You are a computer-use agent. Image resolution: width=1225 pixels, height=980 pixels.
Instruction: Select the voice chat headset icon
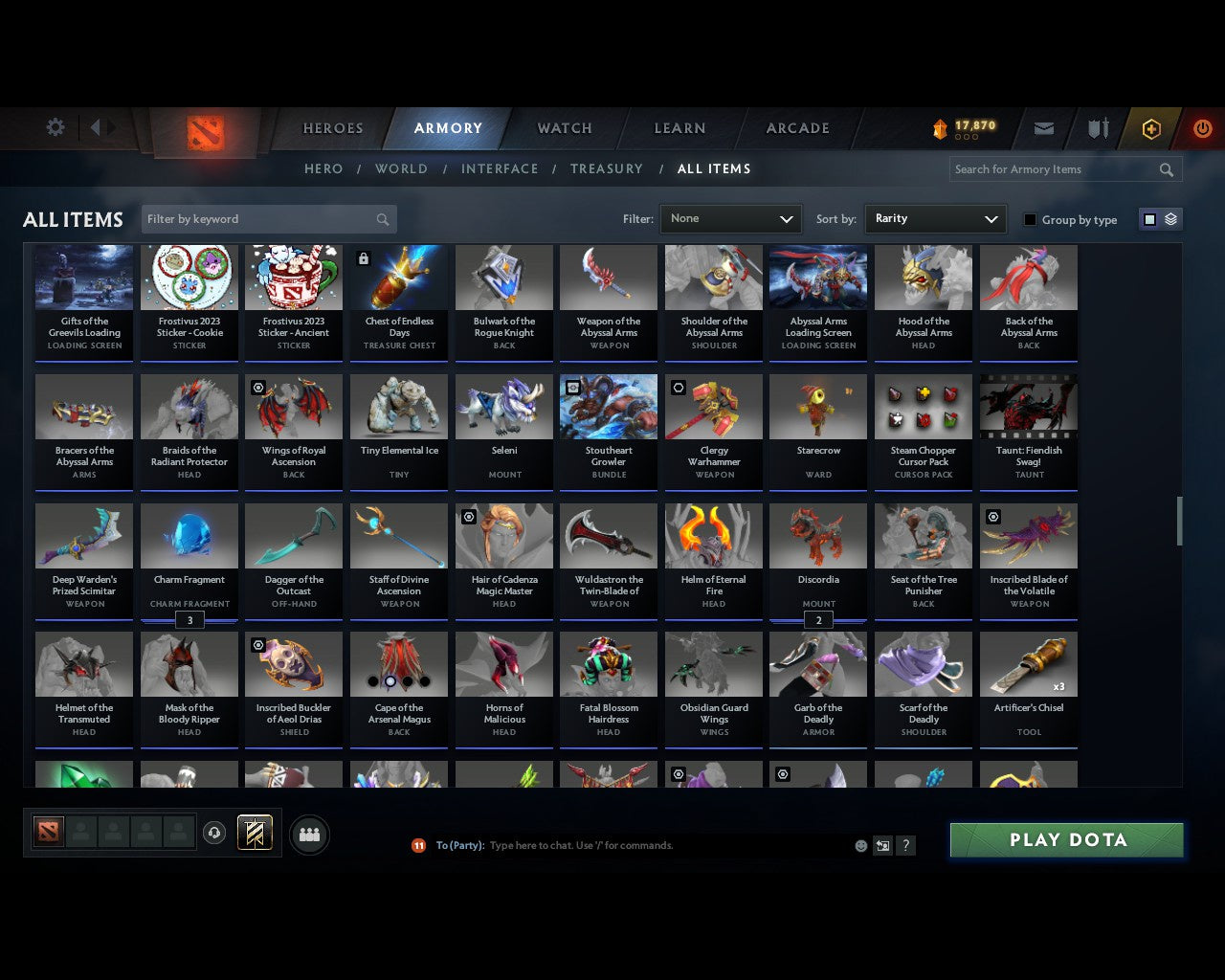[215, 833]
